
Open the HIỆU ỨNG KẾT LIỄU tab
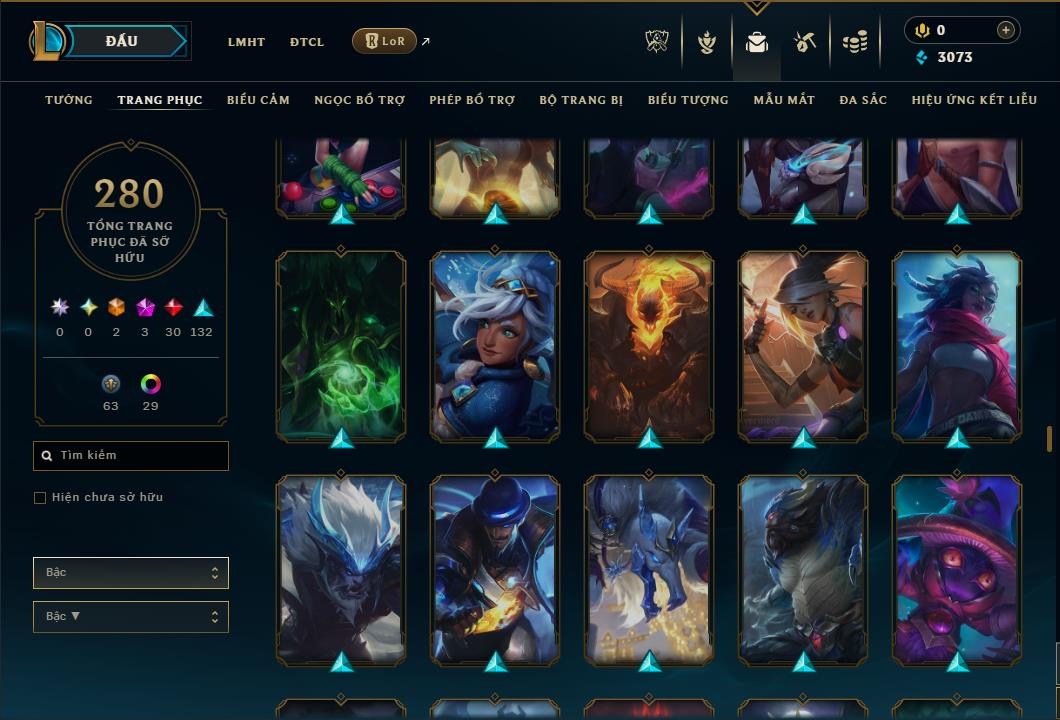[975, 100]
